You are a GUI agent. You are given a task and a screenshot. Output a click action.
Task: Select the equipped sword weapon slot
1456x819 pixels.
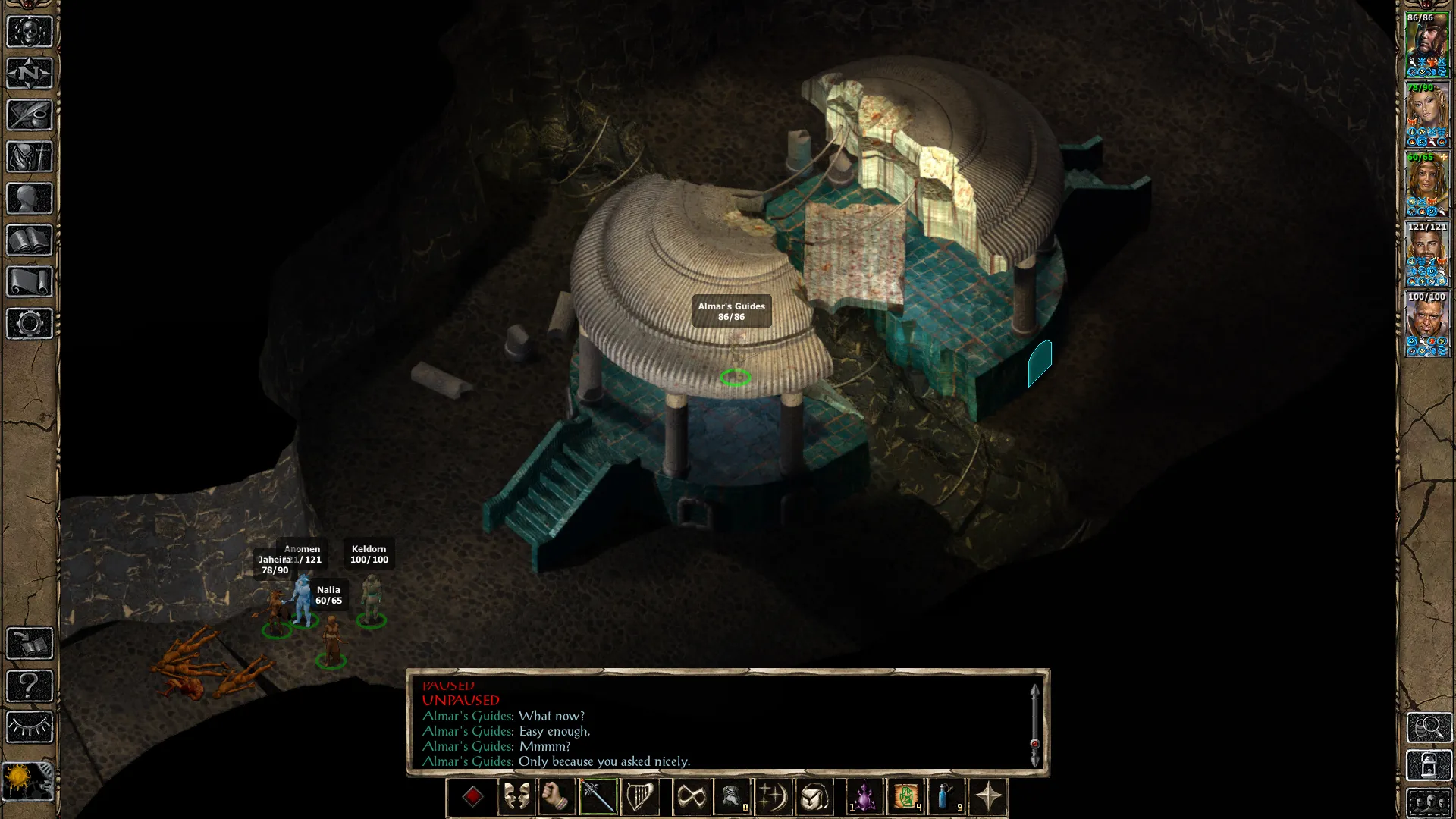[x=598, y=797]
